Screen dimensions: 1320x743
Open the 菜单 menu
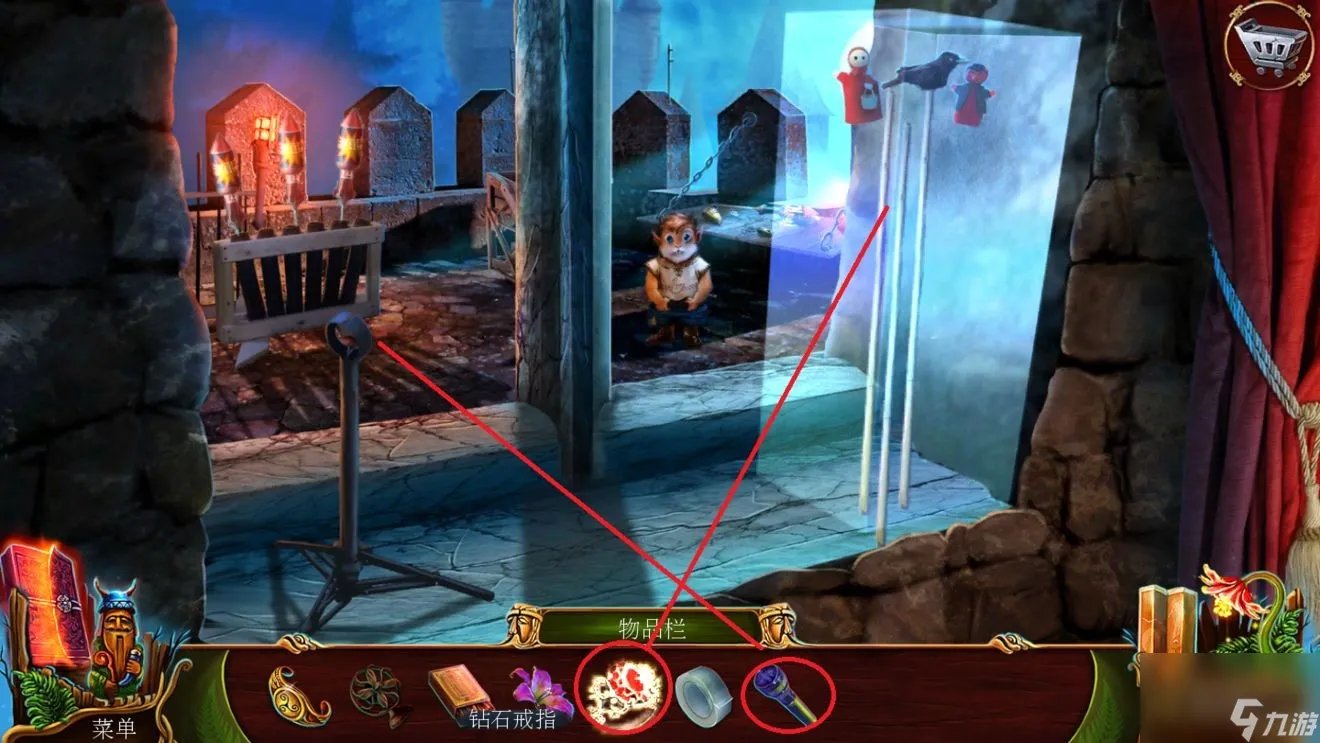[114, 727]
